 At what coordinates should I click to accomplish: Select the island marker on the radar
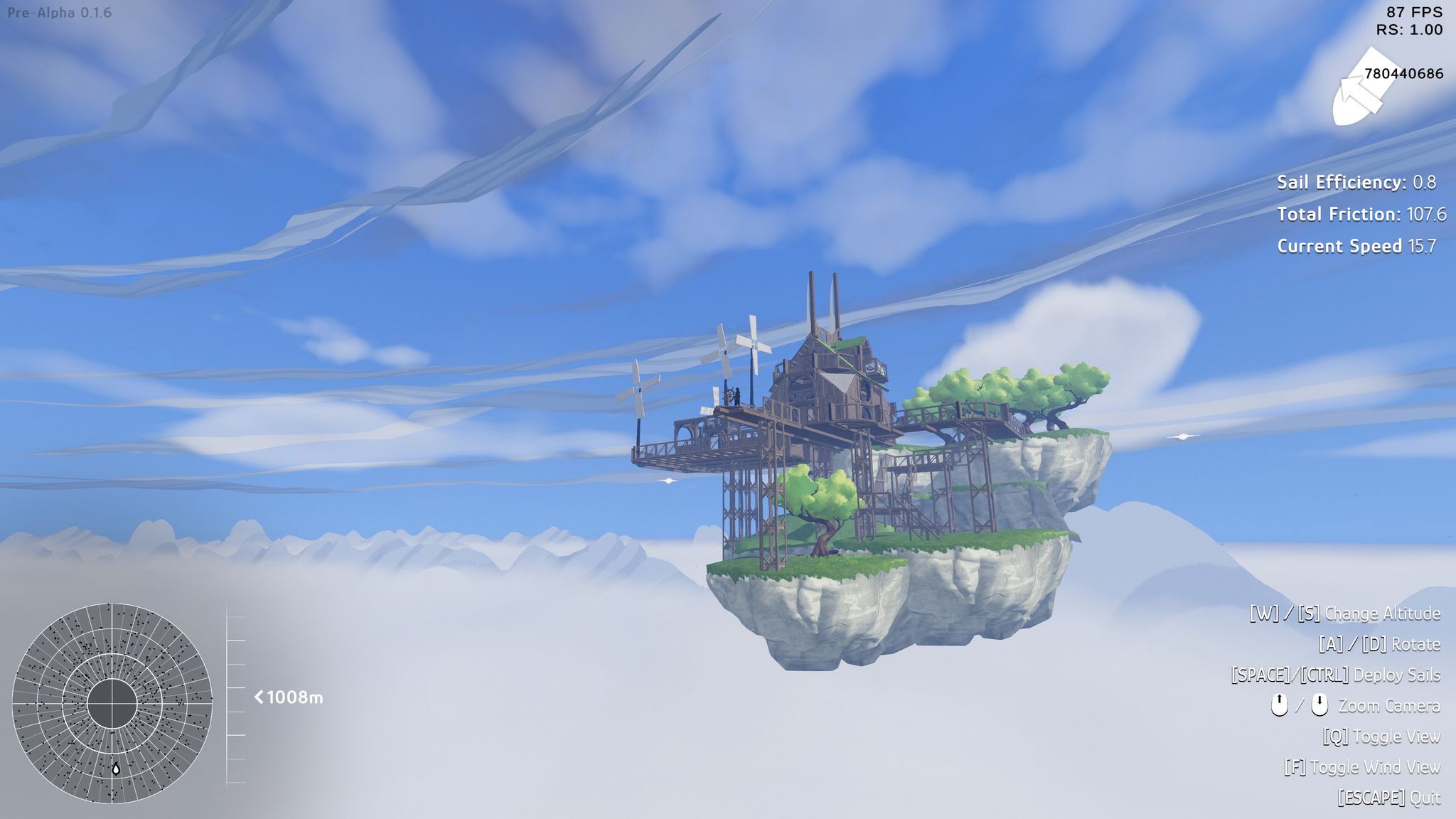pyautogui.click(x=116, y=769)
